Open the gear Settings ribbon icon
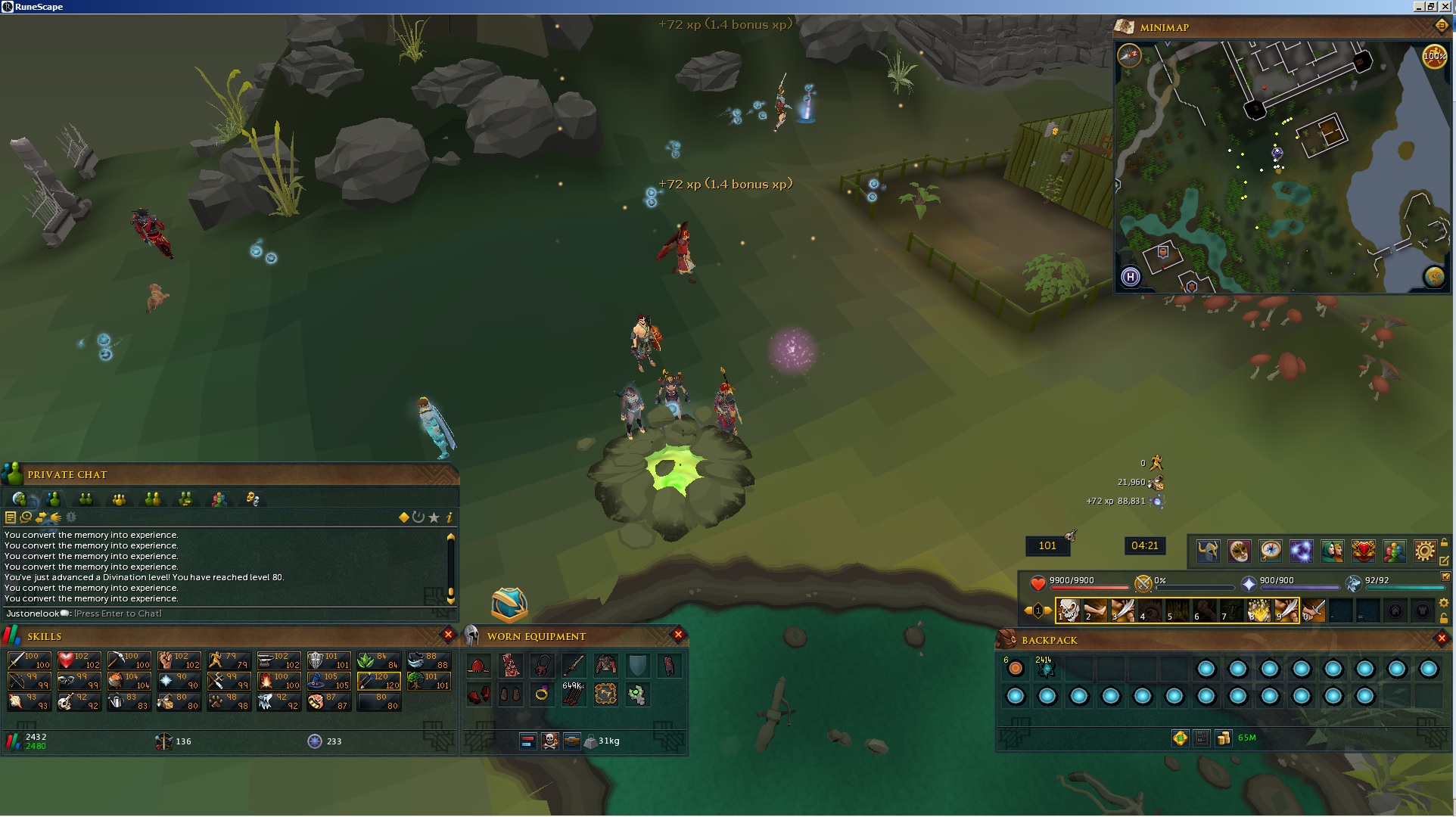 (1424, 551)
